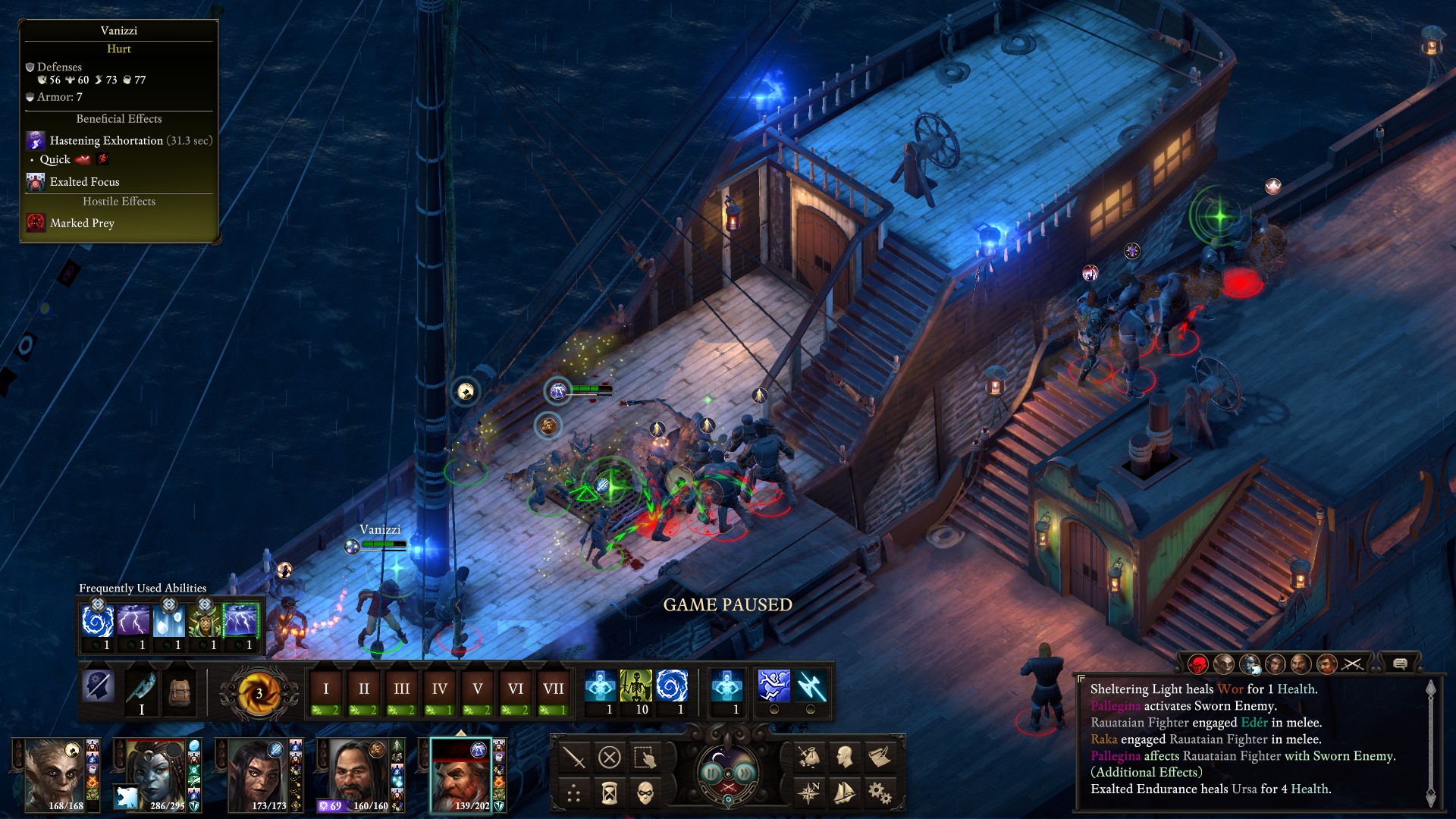Select the weapon set I slot
Image resolution: width=1456 pixels, height=819 pixels.
pyautogui.click(x=141, y=691)
